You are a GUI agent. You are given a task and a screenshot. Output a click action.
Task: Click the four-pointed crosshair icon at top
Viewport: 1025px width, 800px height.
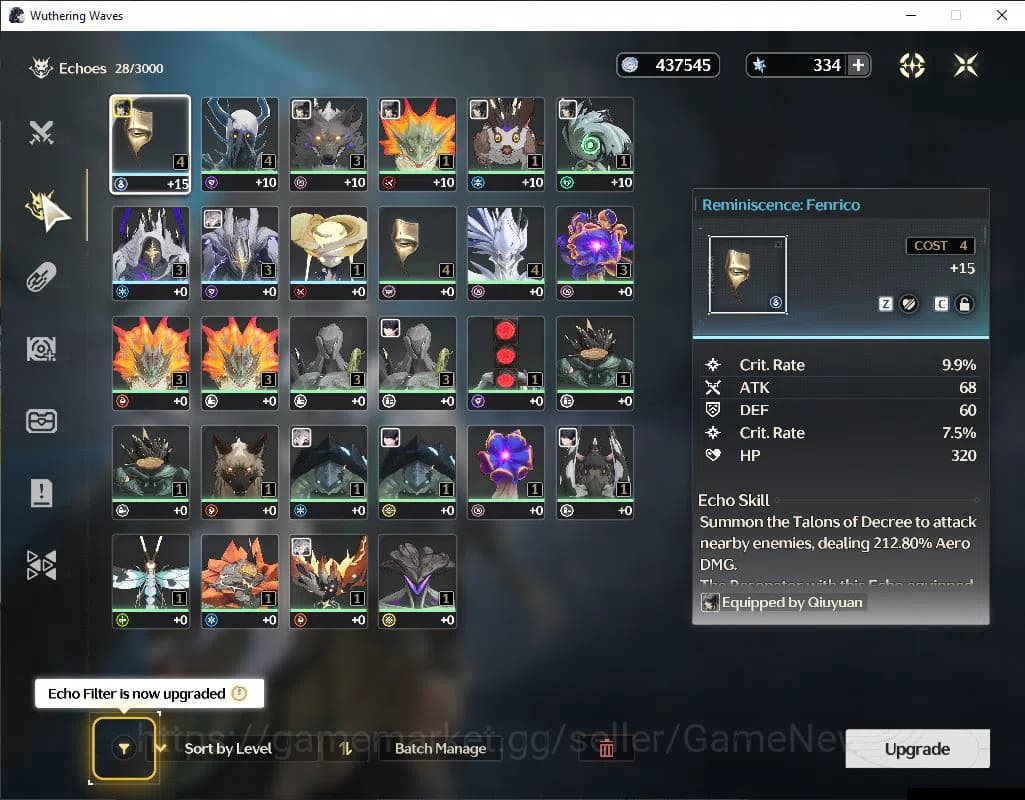pyautogui.click(x=912, y=65)
